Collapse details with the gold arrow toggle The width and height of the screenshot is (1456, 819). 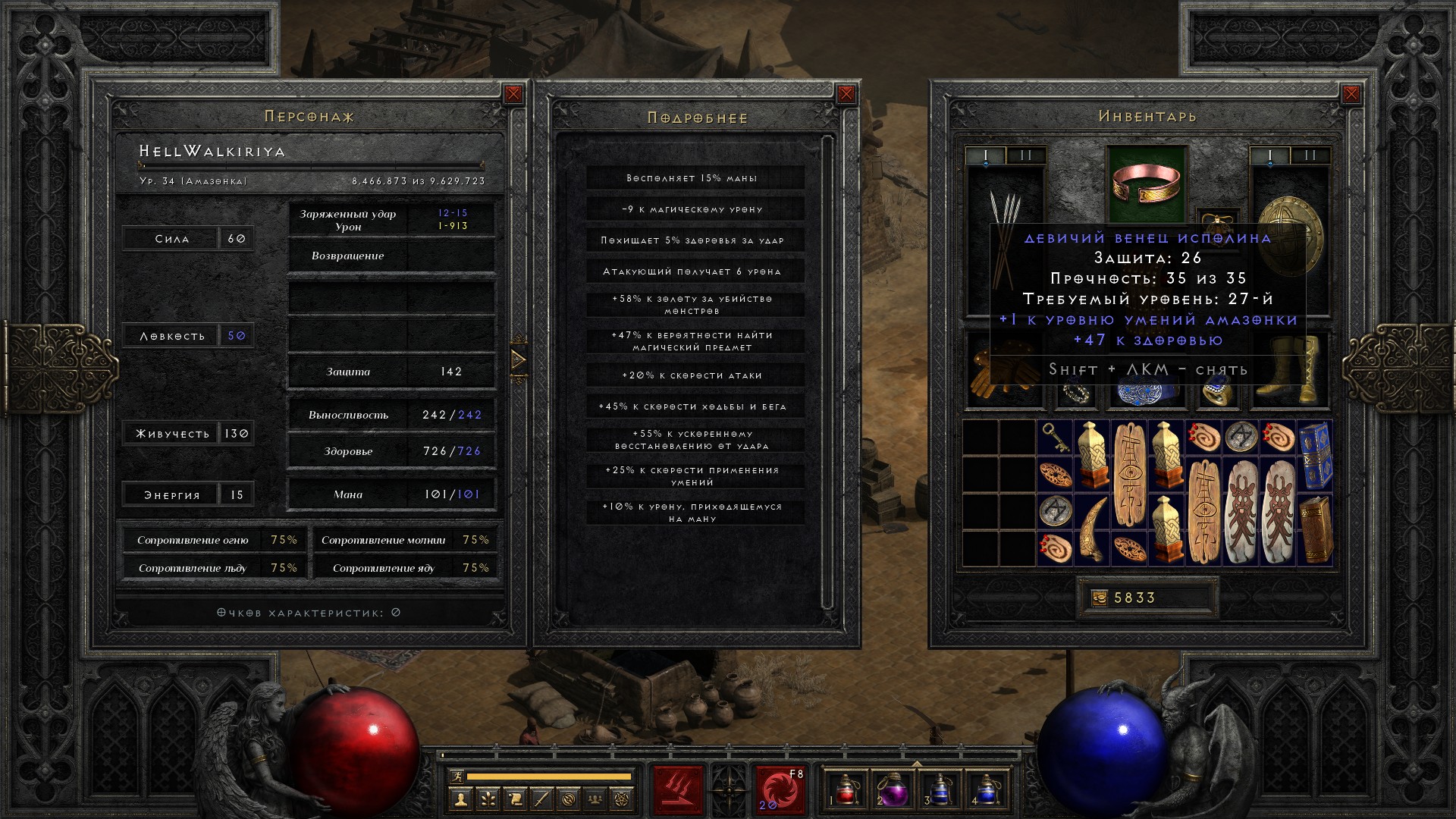click(519, 359)
